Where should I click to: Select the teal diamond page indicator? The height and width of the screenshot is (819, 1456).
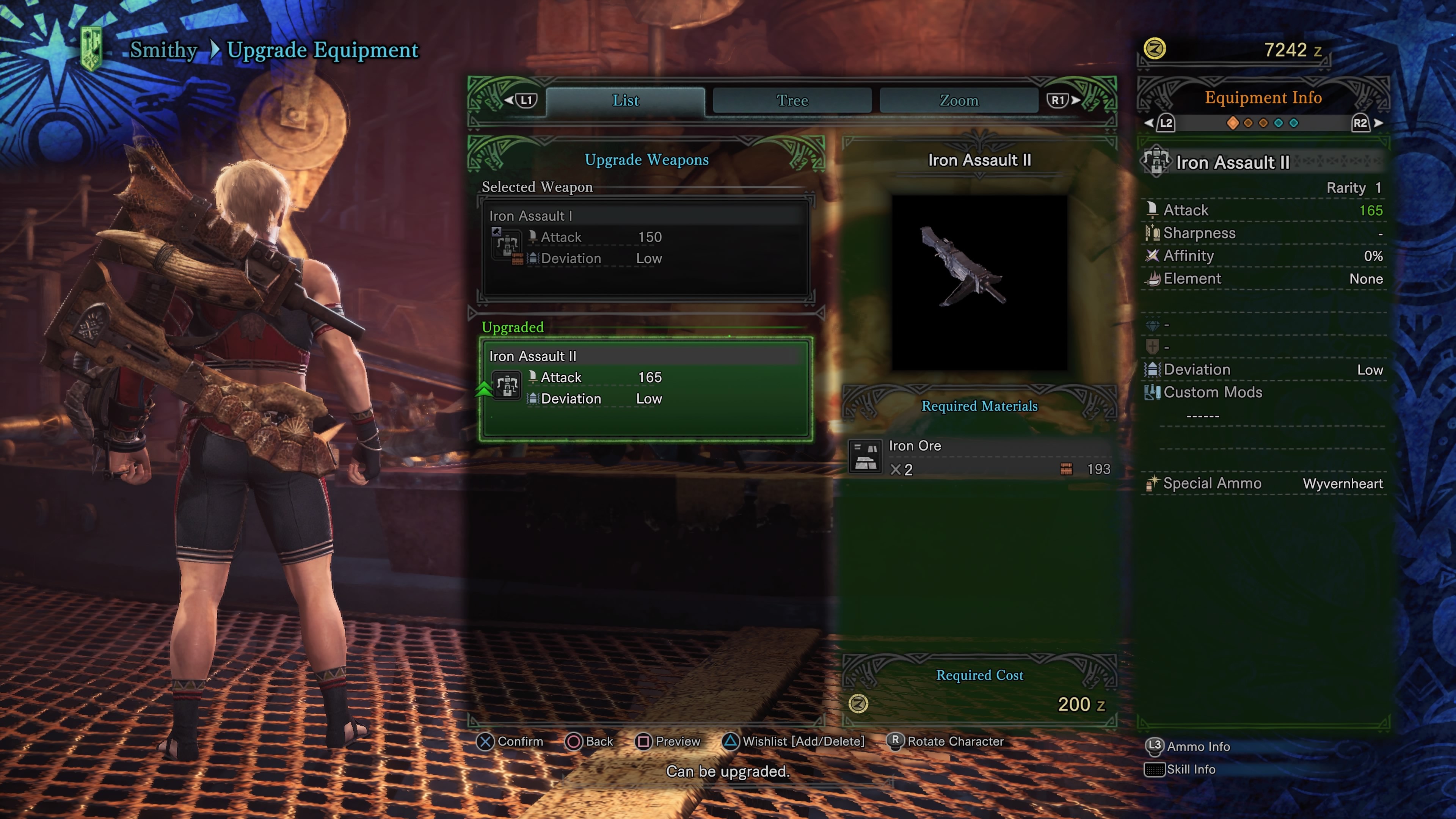[x=1279, y=122]
